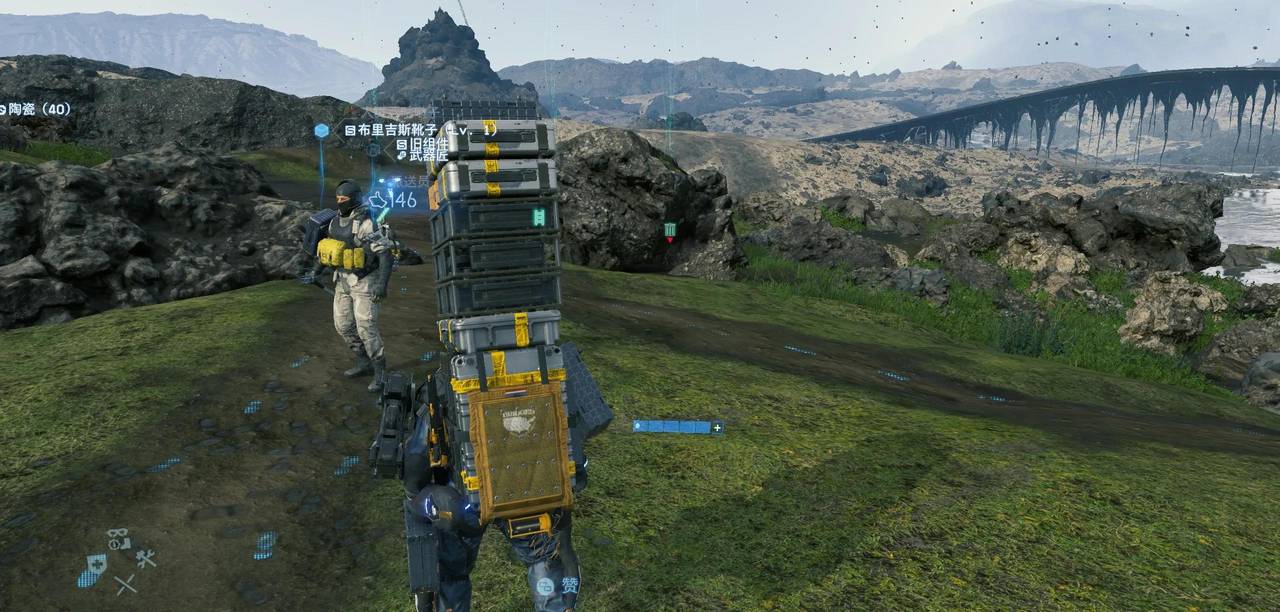Open the wrench tools quick-menu icon
This screenshot has width=1280, height=612.
[146, 559]
